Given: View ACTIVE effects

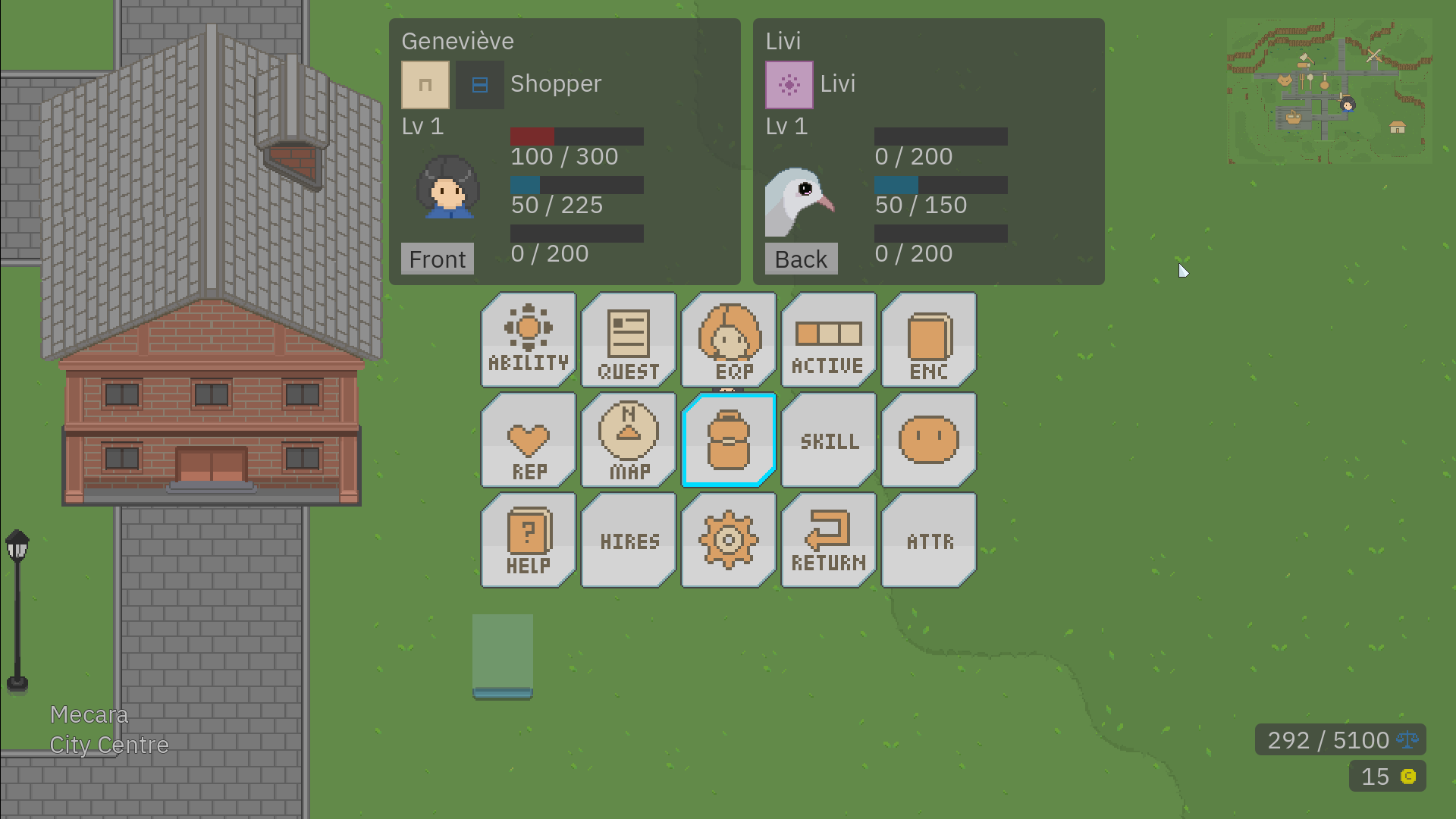Looking at the screenshot, I should (828, 339).
